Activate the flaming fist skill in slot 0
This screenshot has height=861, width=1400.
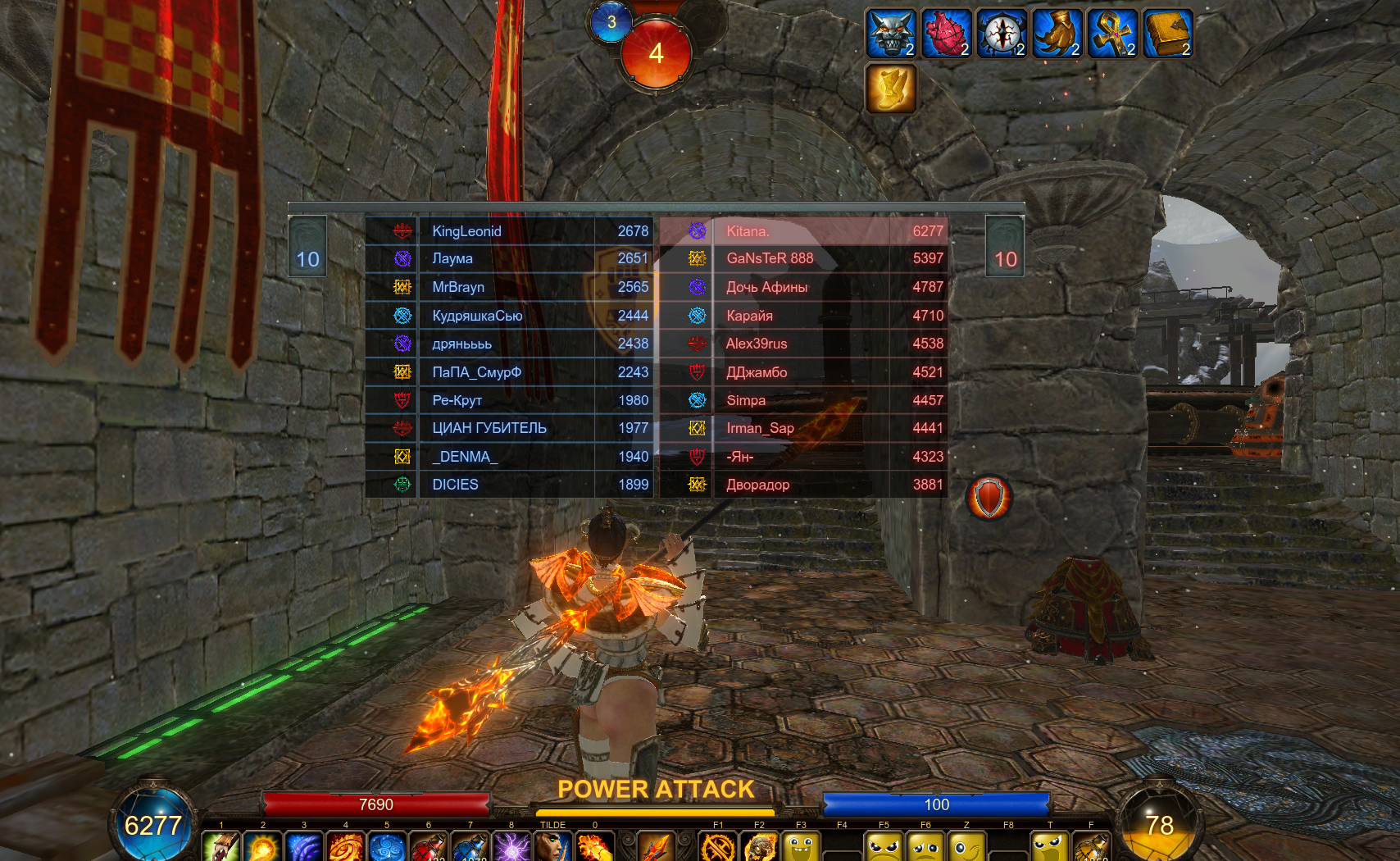point(595,848)
